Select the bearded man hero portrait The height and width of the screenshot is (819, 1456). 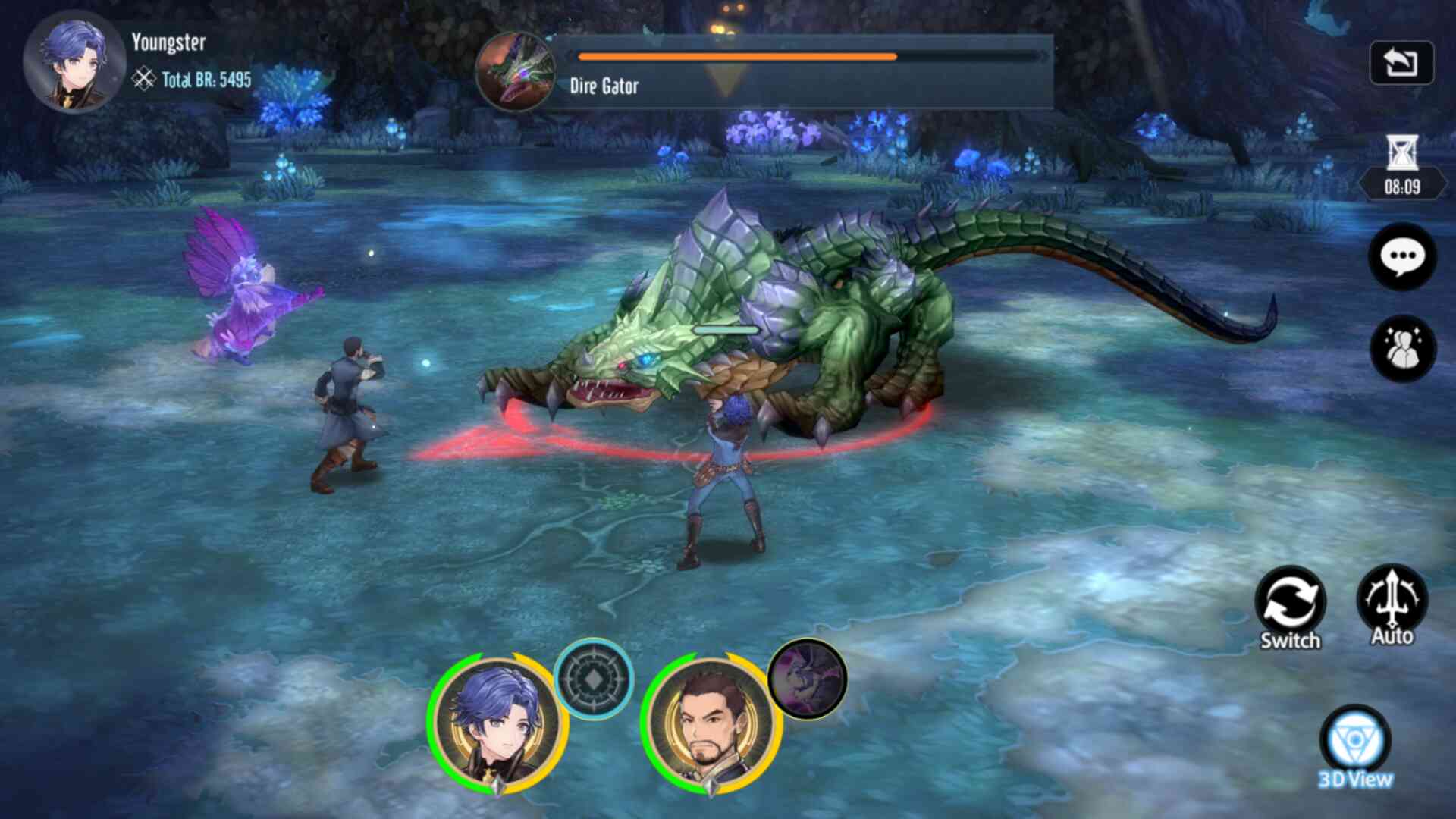coord(711,725)
